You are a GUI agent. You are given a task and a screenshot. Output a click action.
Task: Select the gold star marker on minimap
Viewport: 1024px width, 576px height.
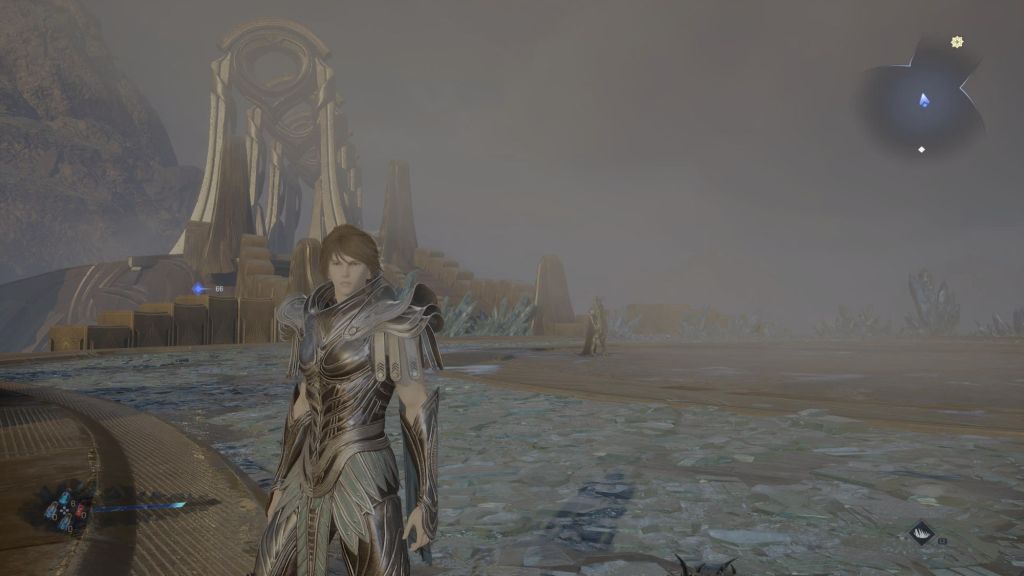pos(957,42)
